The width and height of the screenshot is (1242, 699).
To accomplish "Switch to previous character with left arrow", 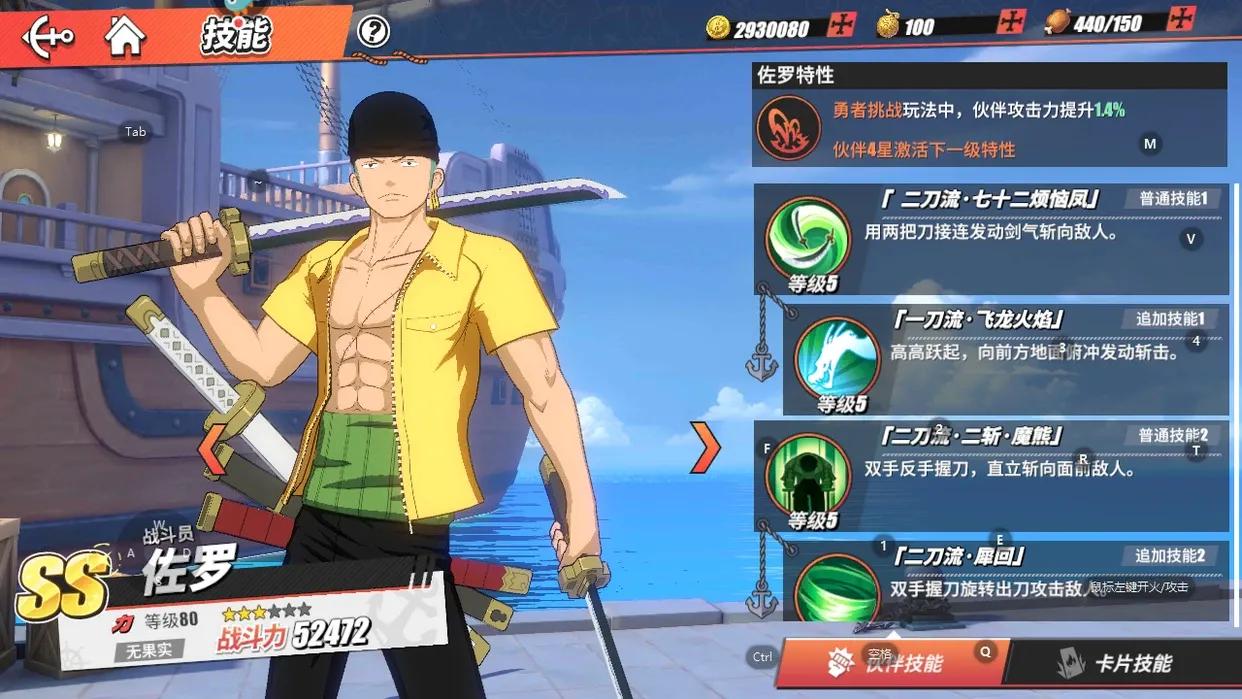I will click(210, 449).
